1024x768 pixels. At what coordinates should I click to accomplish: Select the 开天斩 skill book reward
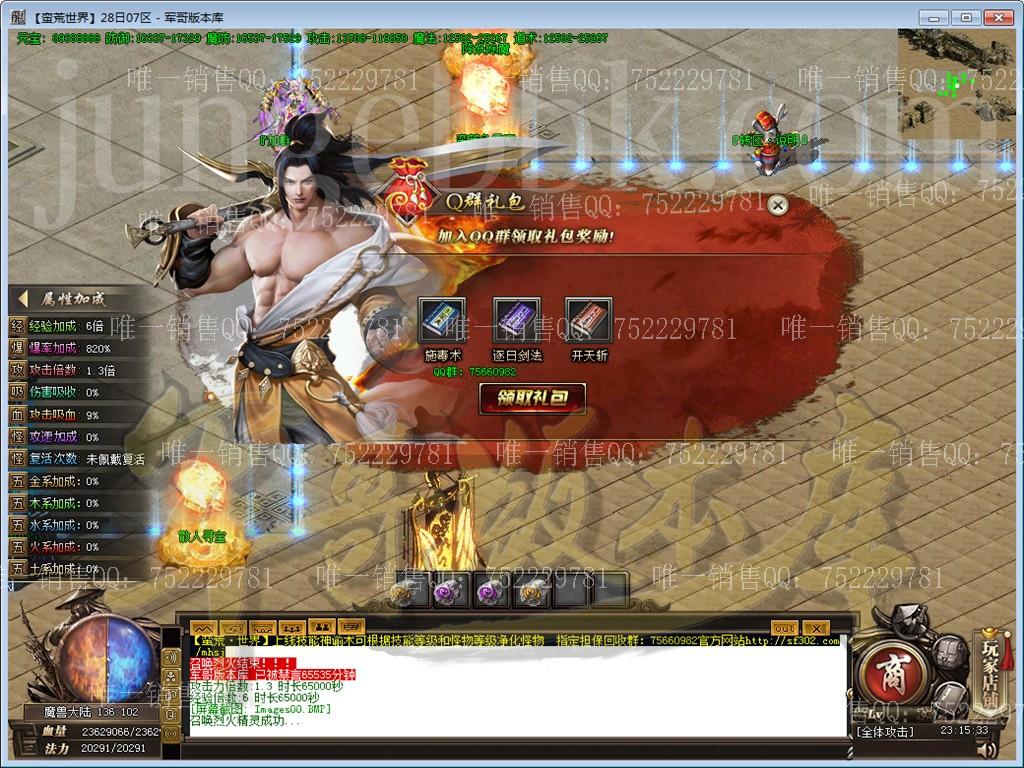(x=589, y=321)
